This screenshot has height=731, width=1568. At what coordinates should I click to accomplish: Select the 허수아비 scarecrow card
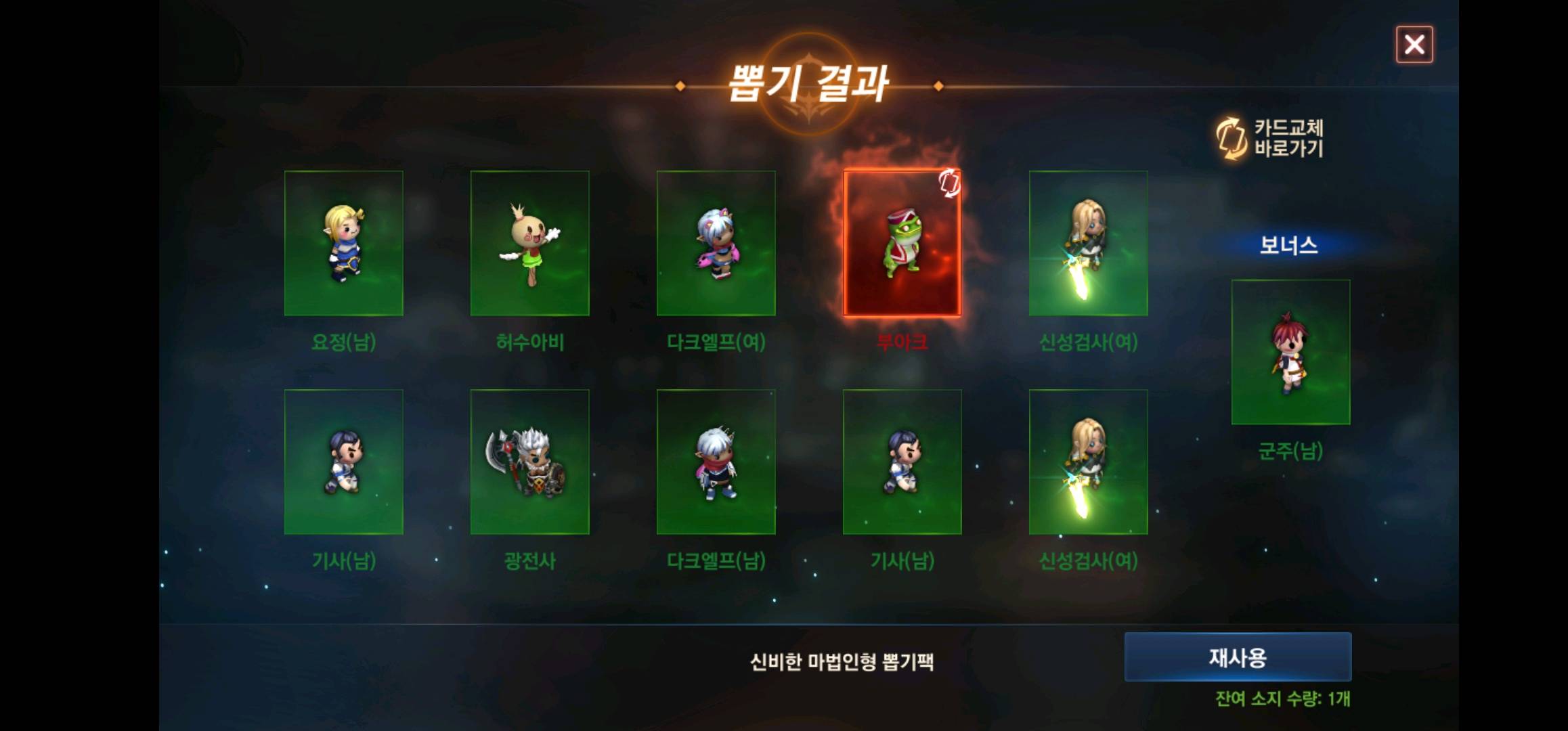click(x=530, y=242)
